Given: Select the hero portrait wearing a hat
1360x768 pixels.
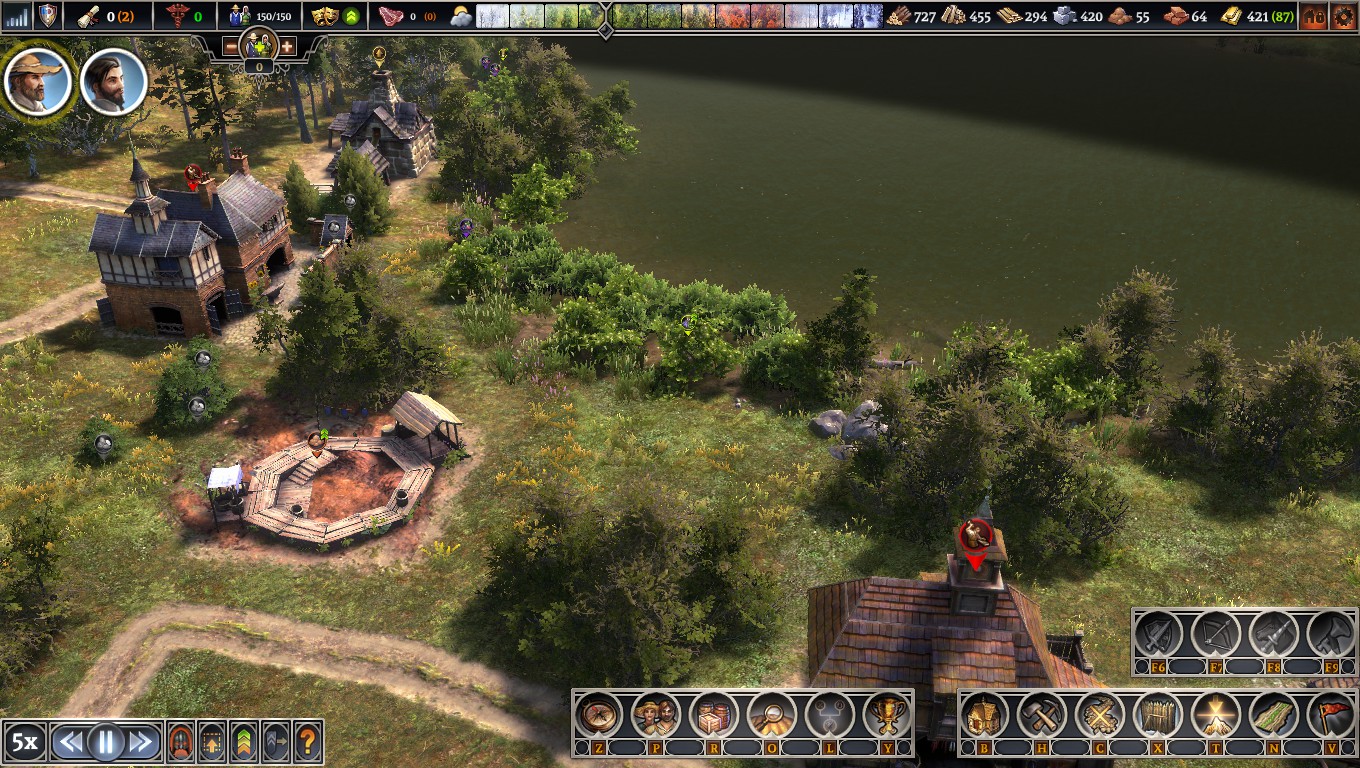Looking at the screenshot, I should pyautogui.click(x=38, y=81).
